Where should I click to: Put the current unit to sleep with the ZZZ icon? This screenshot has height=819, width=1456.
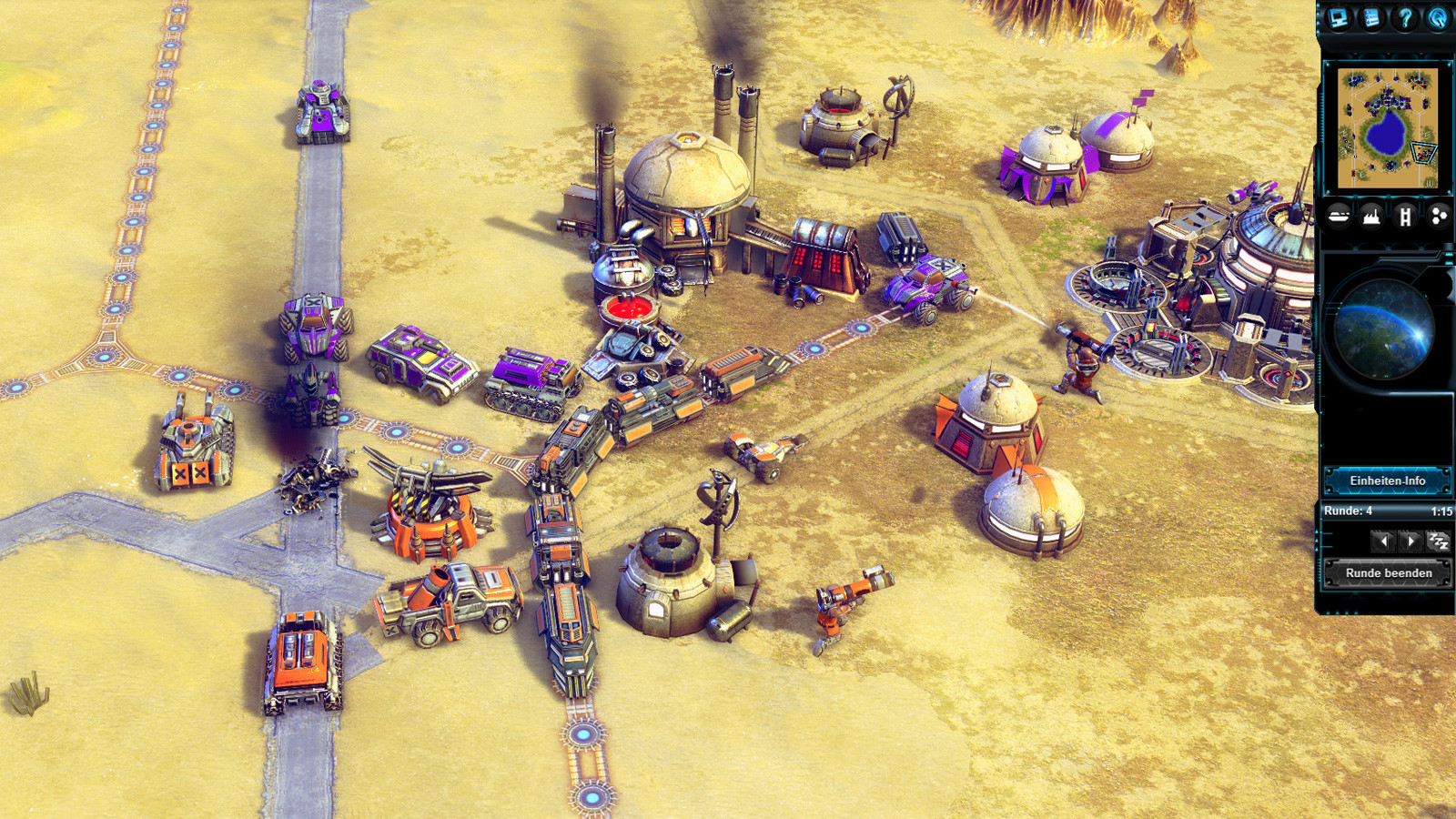click(1440, 541)
